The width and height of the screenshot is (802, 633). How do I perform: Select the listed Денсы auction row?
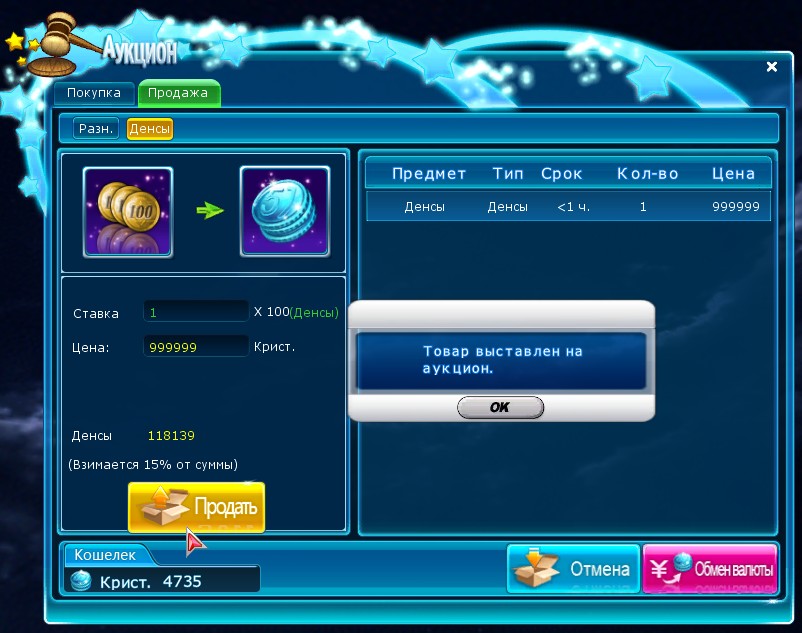567,207
